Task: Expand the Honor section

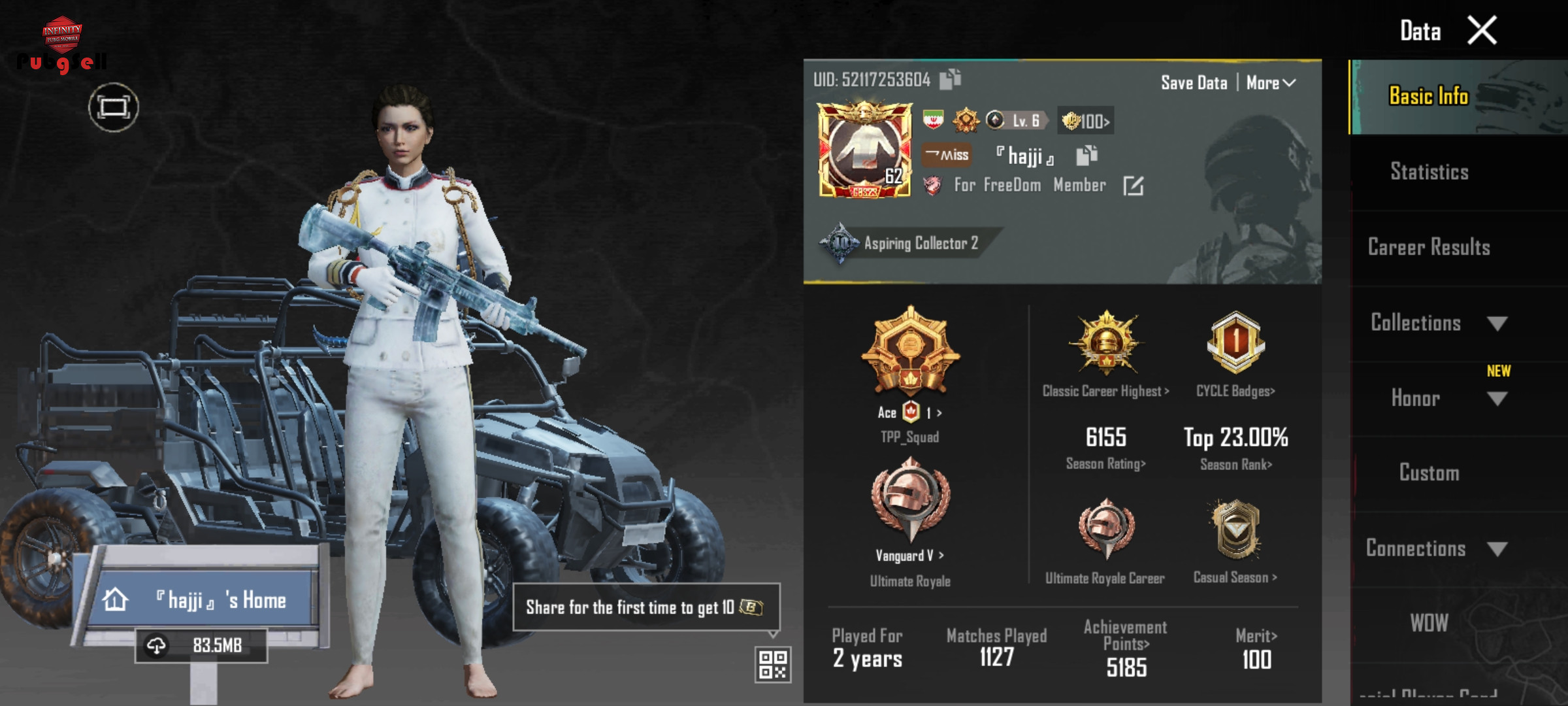Action: (1437, 398)
